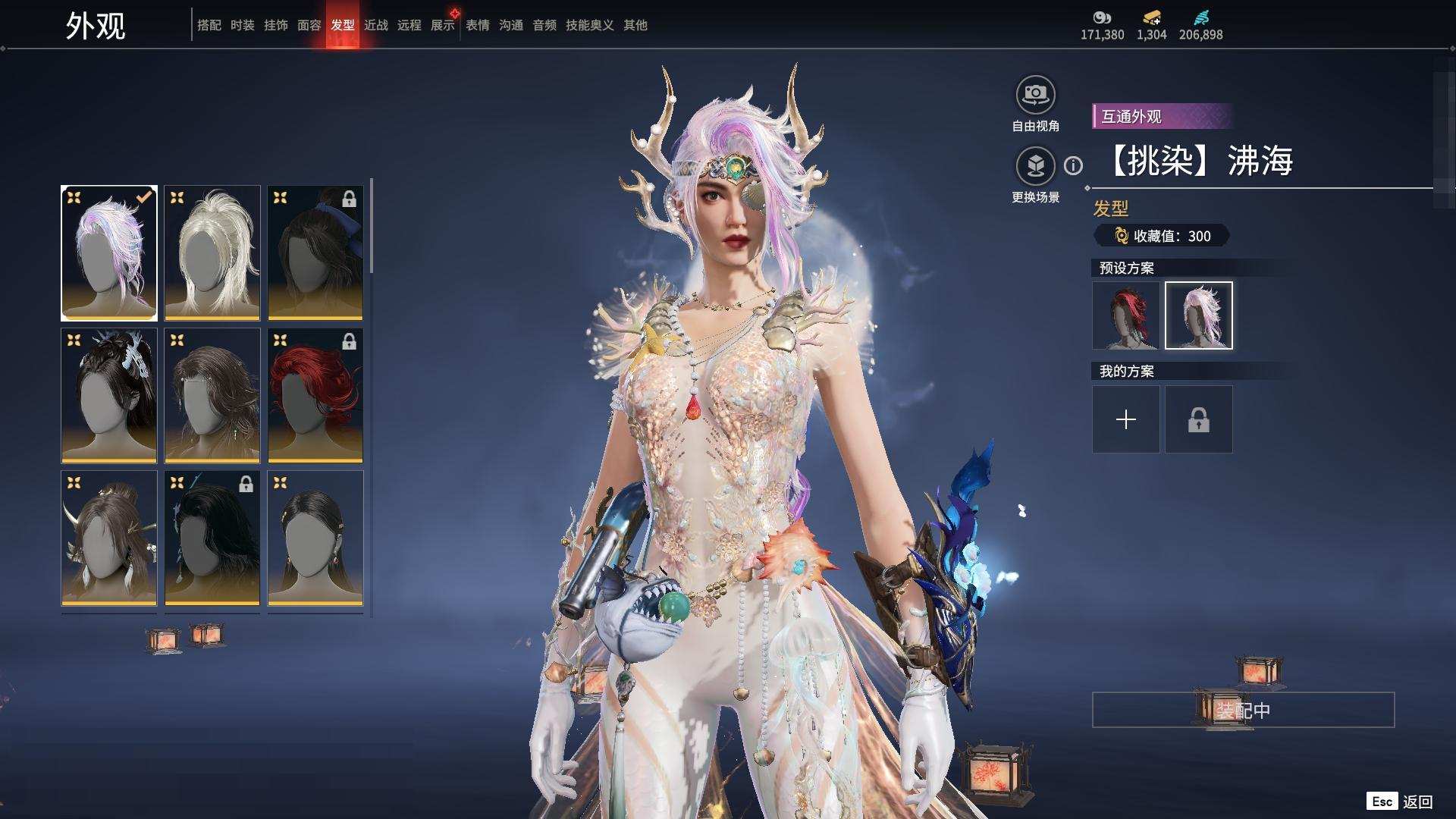Viewport: 1456px width, 819px height.
Task: Open the 时装 tab
Action: coord(242,25)
